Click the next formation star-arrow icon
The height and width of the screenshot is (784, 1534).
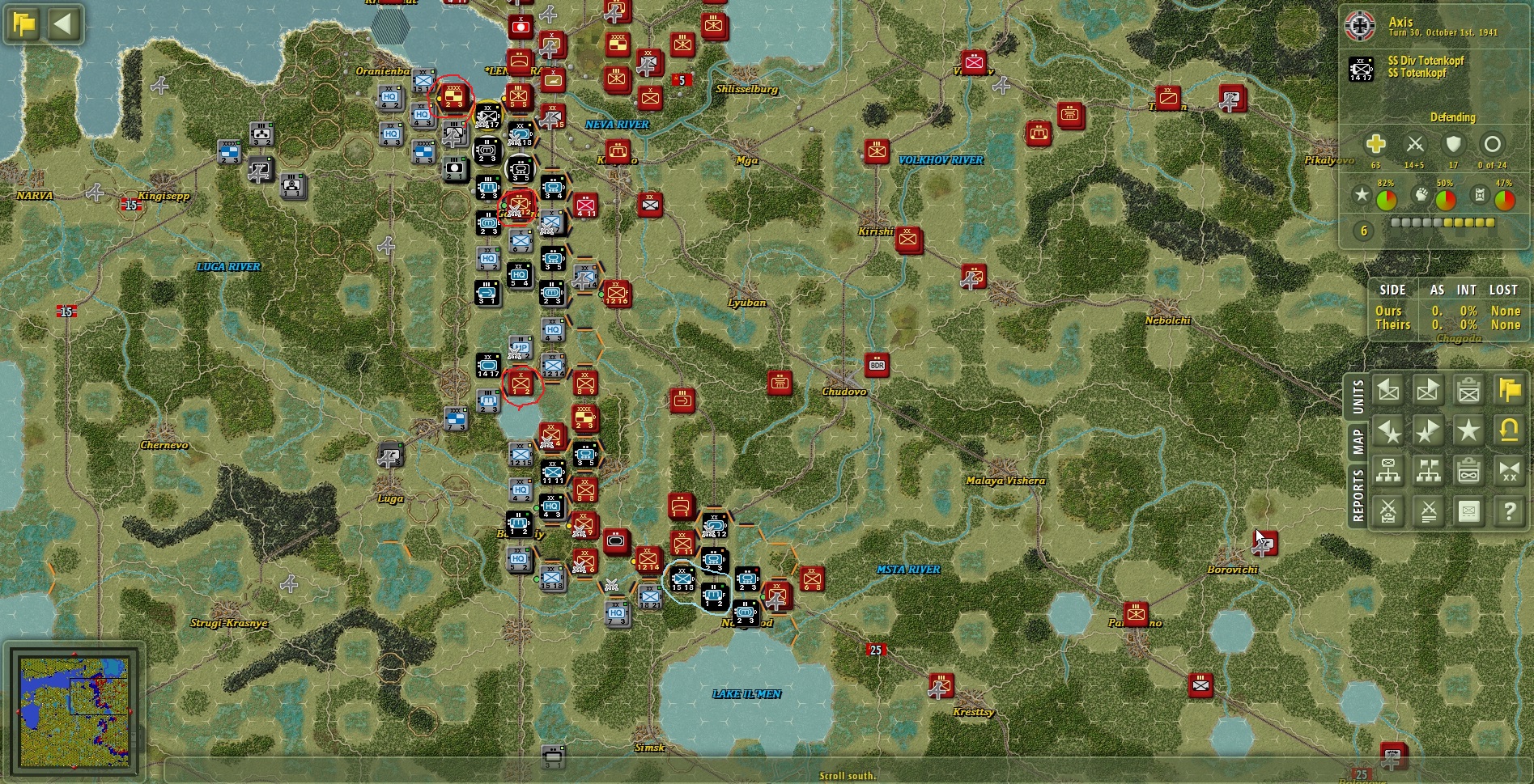pos(1427,430)
